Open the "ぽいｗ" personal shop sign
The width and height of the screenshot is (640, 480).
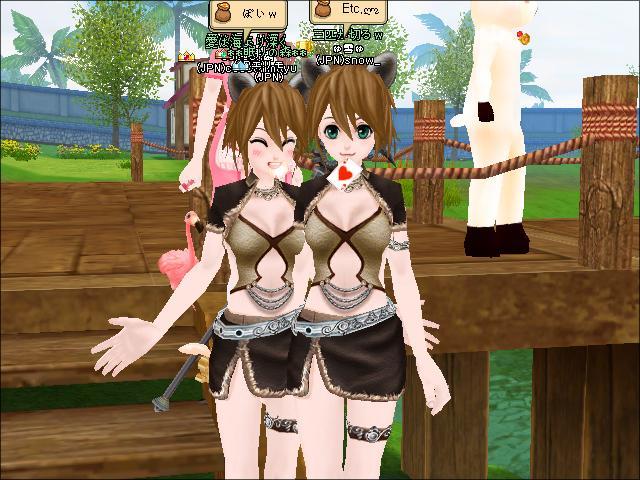tap(247, 15)
